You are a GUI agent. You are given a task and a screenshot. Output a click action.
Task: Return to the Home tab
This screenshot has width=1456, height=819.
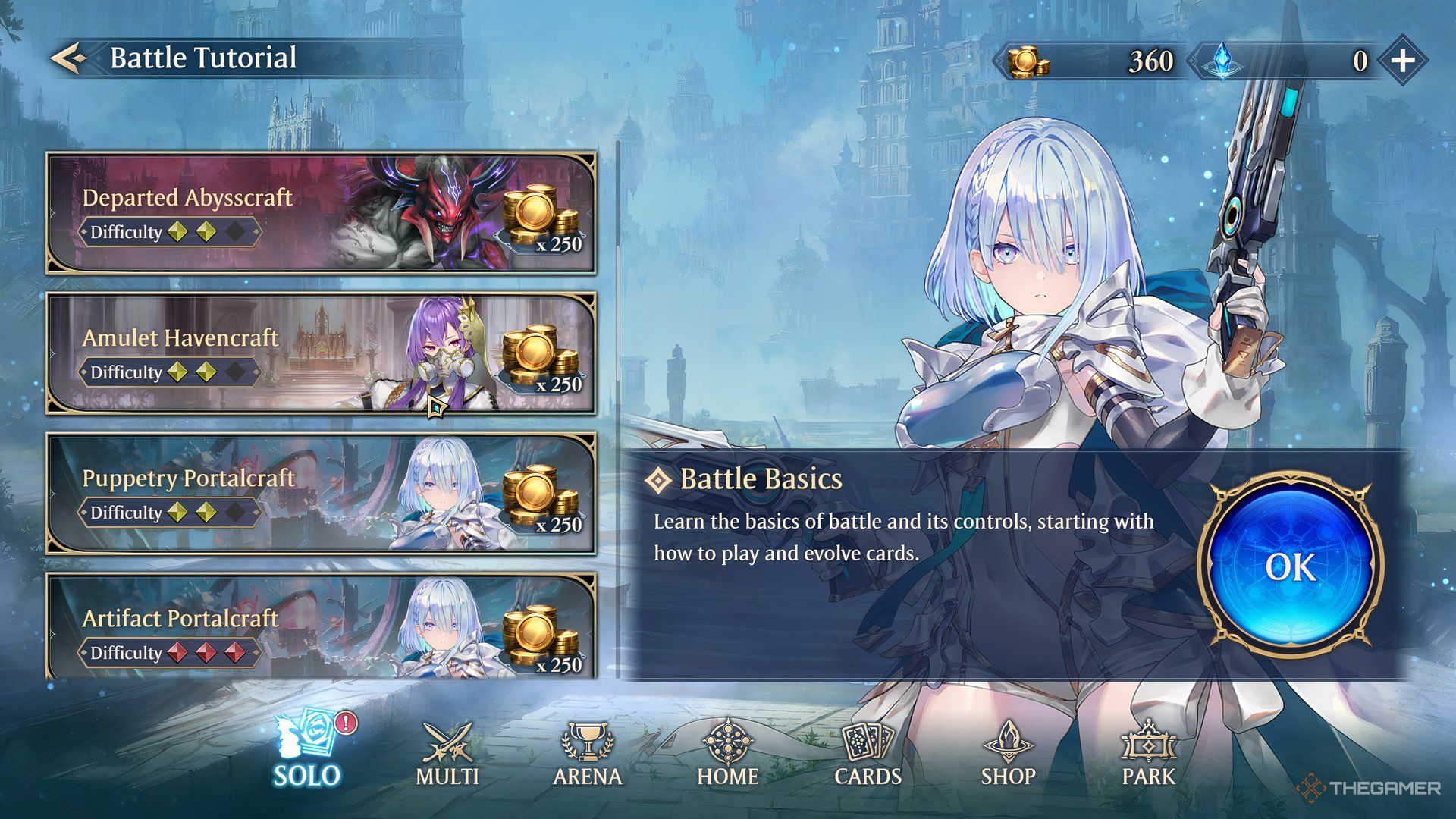(728, 755)
